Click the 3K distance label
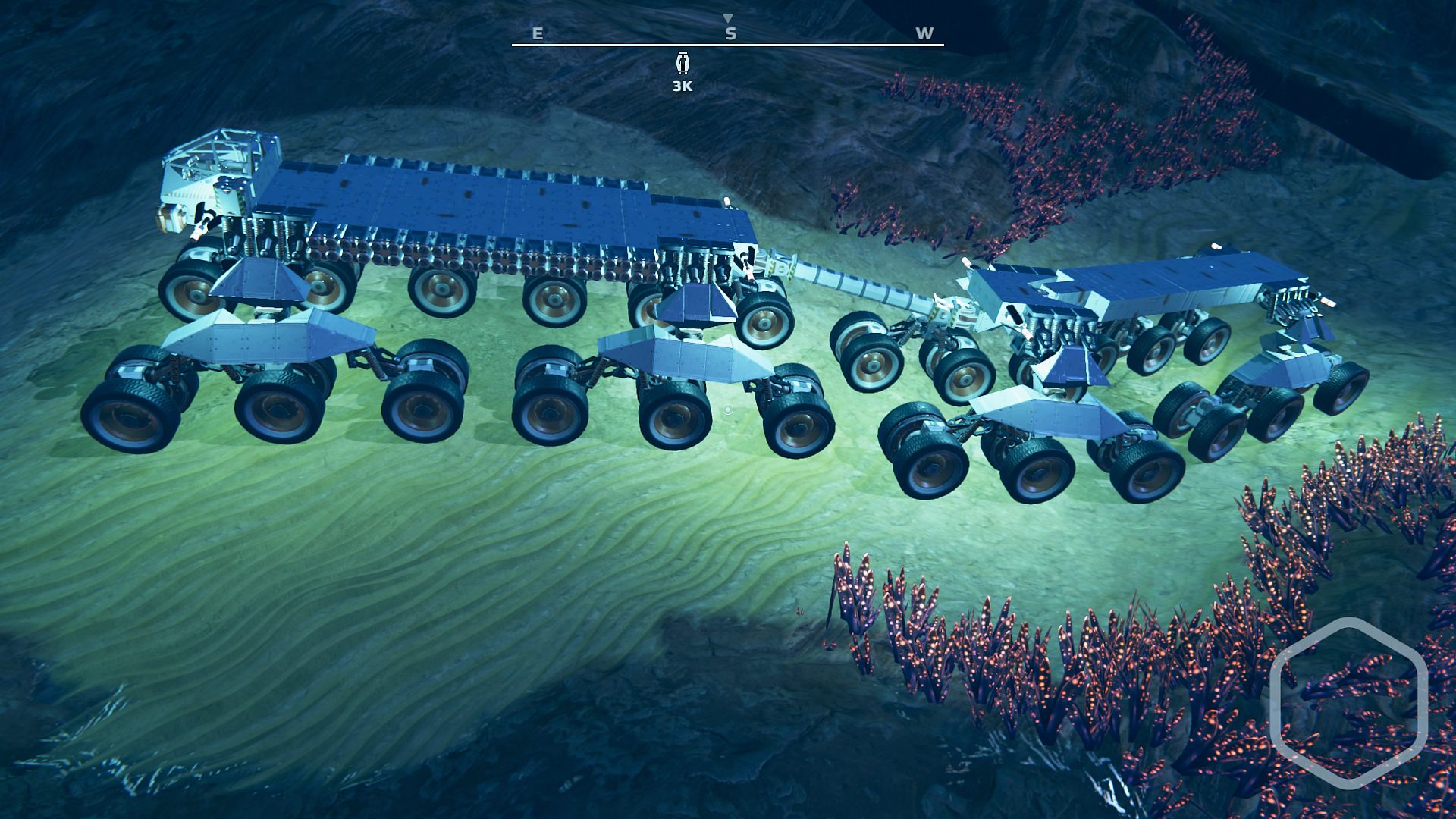The image size is (1456, 819). 681,86
